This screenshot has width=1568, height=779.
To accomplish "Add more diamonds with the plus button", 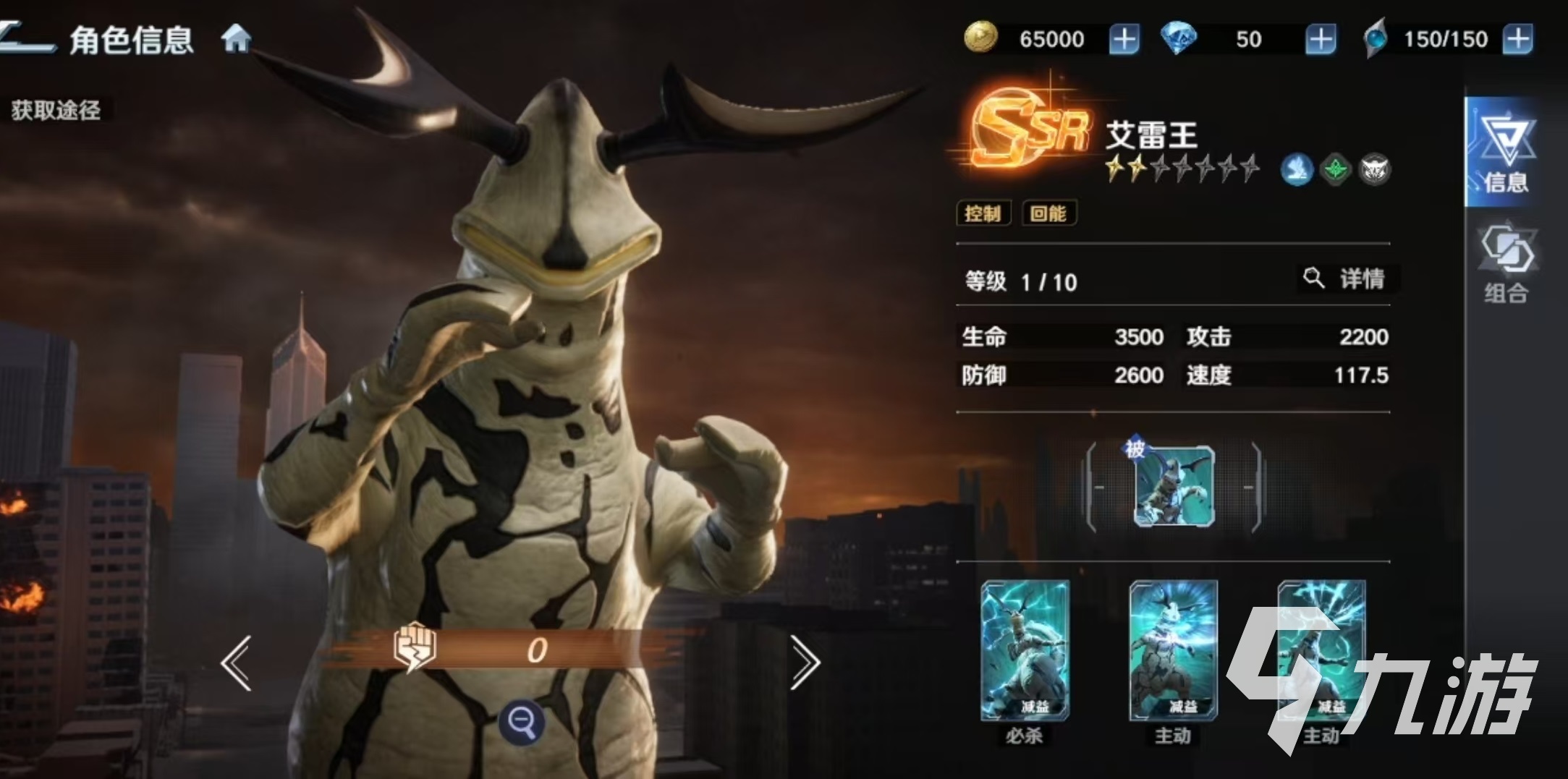I will (x=1321, y=39).
